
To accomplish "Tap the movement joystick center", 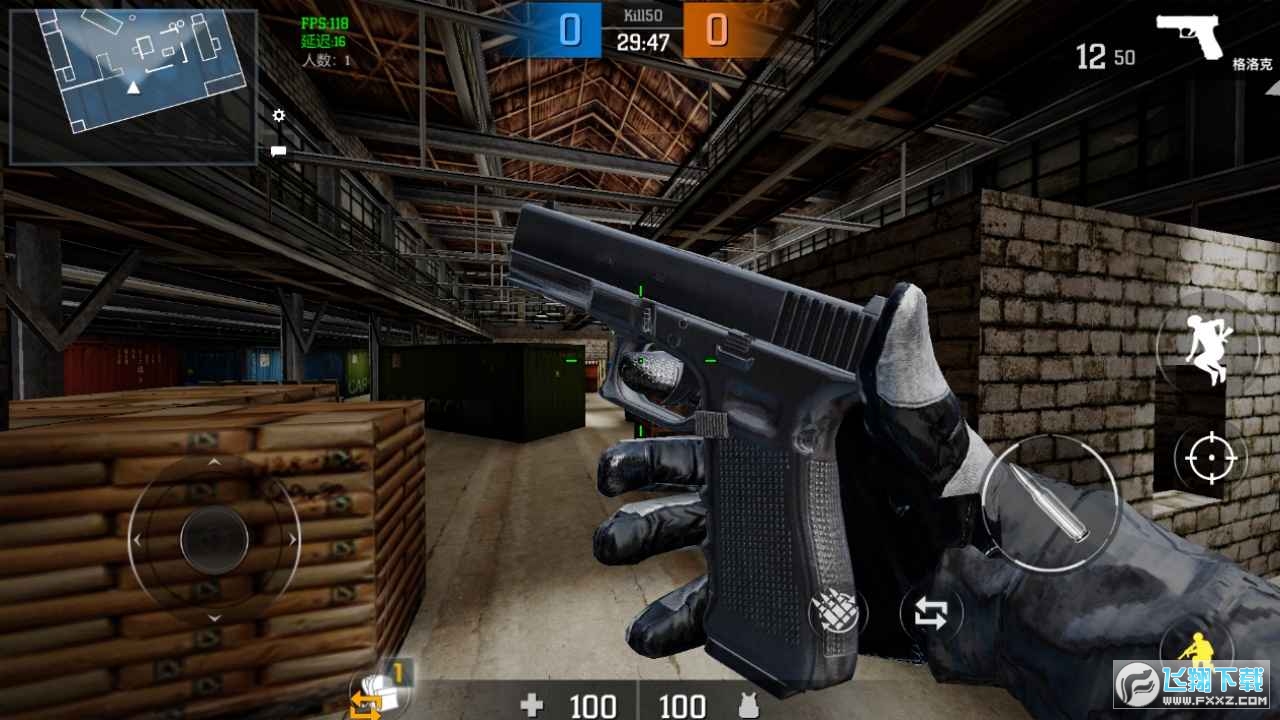I will click(214, 540).
